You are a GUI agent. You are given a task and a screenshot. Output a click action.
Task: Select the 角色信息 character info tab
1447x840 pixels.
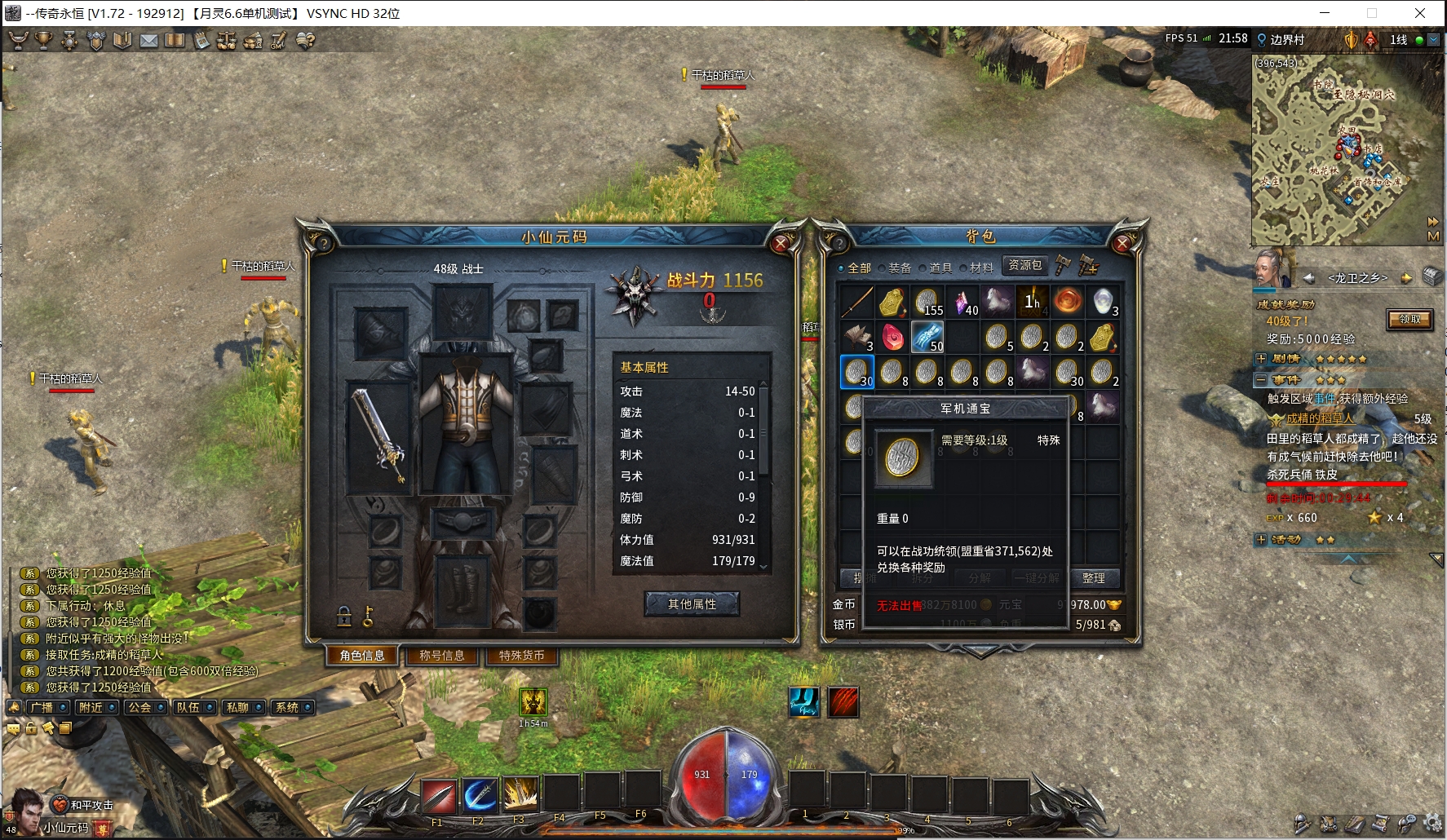362,656
